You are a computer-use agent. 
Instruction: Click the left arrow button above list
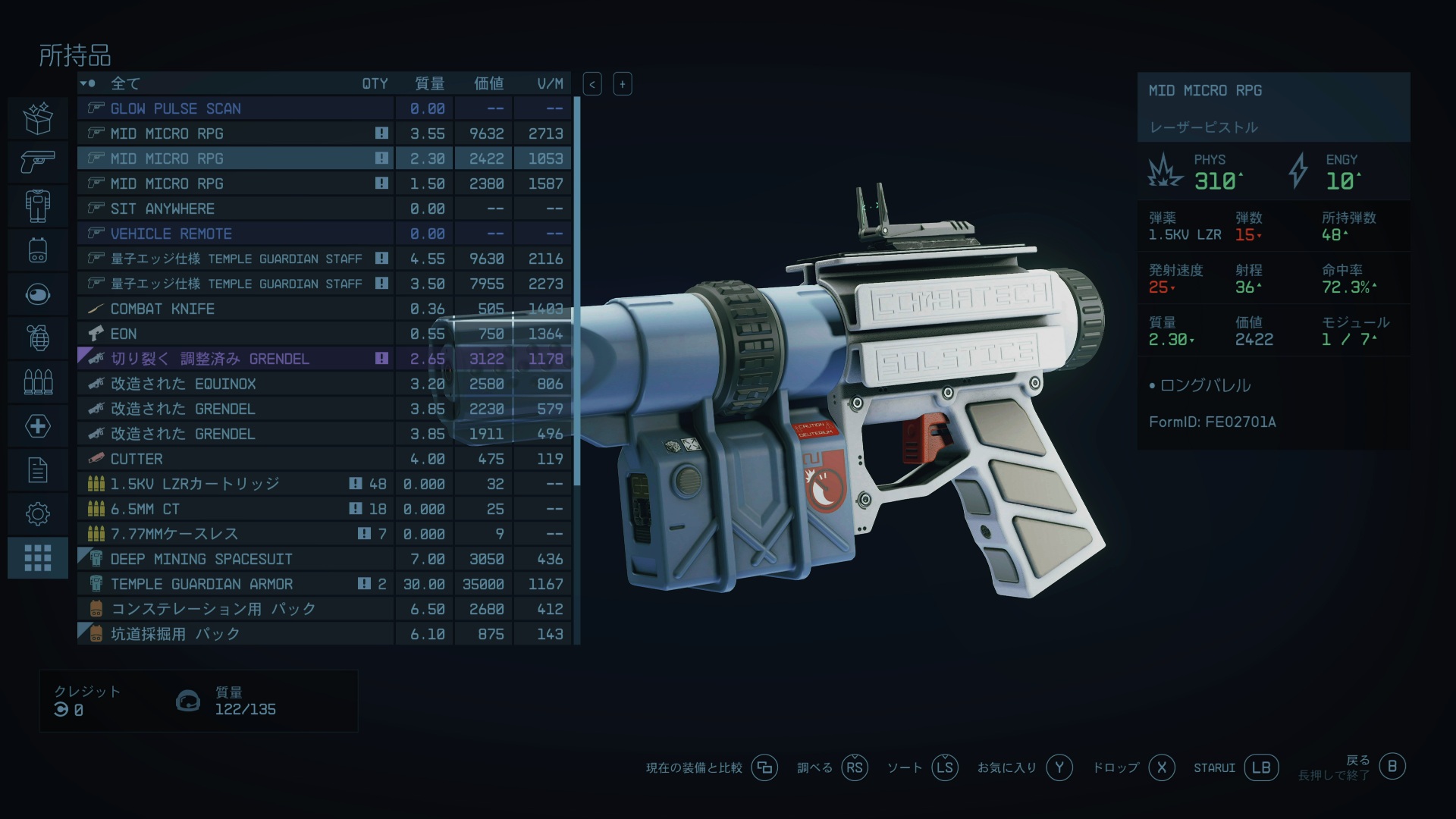592,84
